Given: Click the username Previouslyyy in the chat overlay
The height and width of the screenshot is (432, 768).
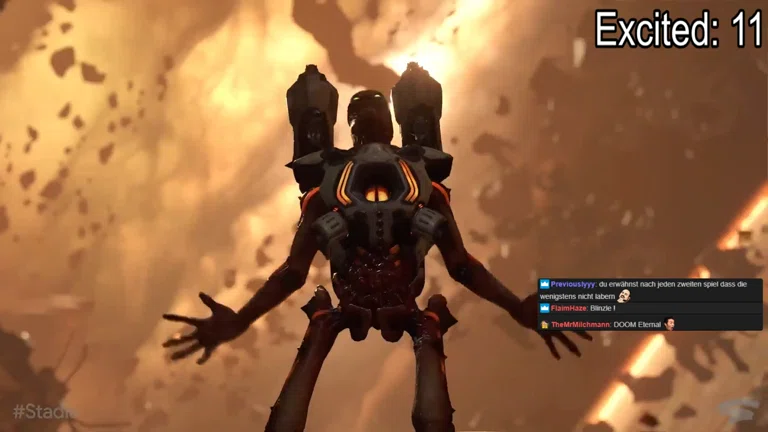Looking at the screenshot, I should point(573,284).
